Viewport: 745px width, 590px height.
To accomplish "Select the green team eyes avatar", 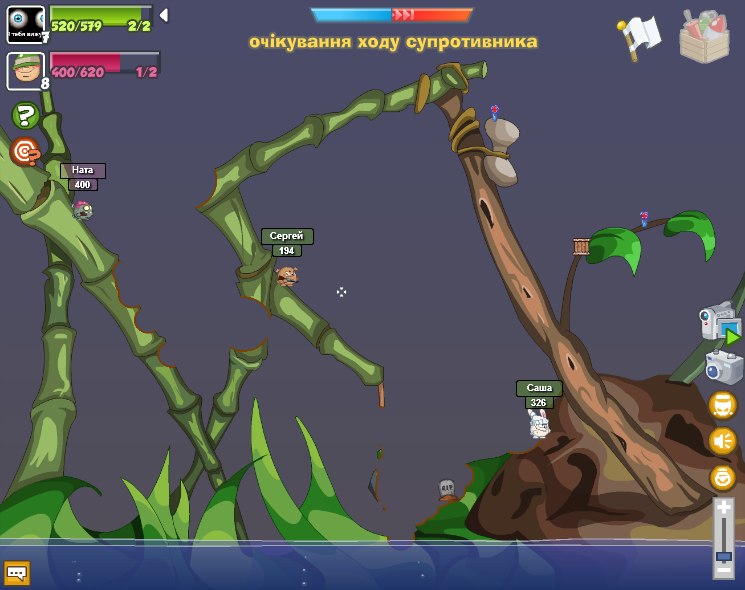I will pos(25,24).
